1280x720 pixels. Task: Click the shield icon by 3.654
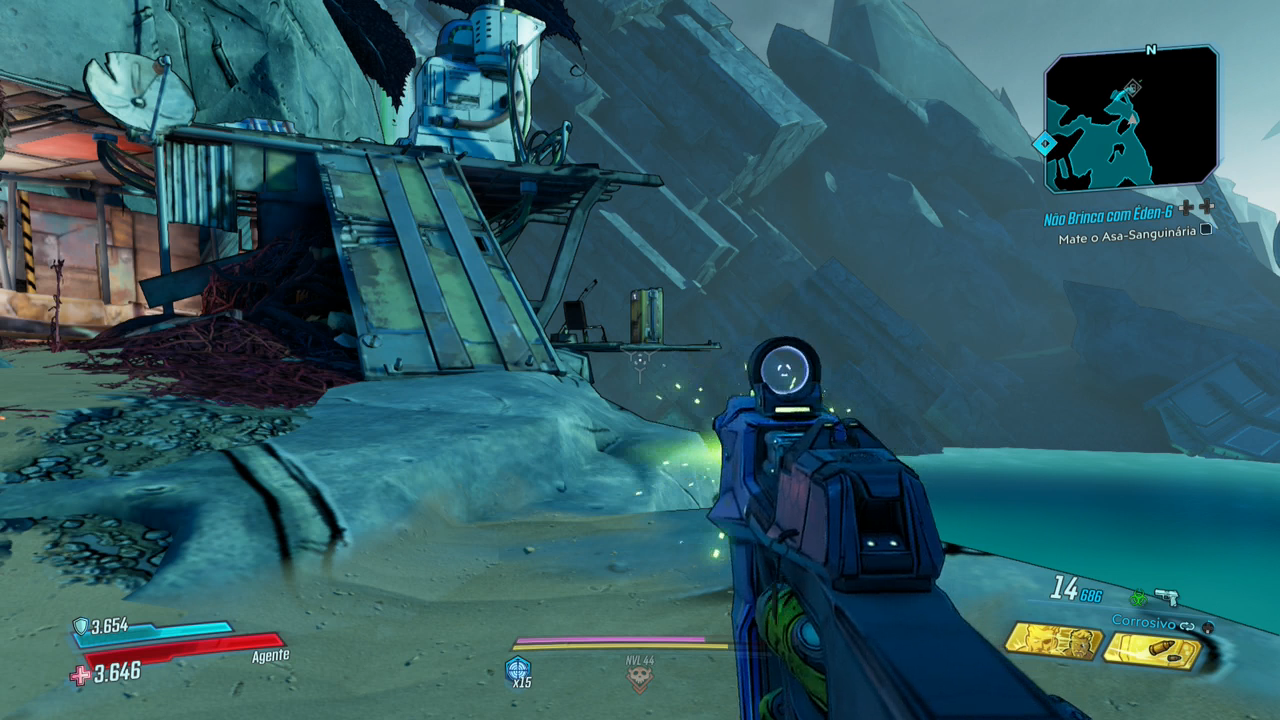coord(80,626)
